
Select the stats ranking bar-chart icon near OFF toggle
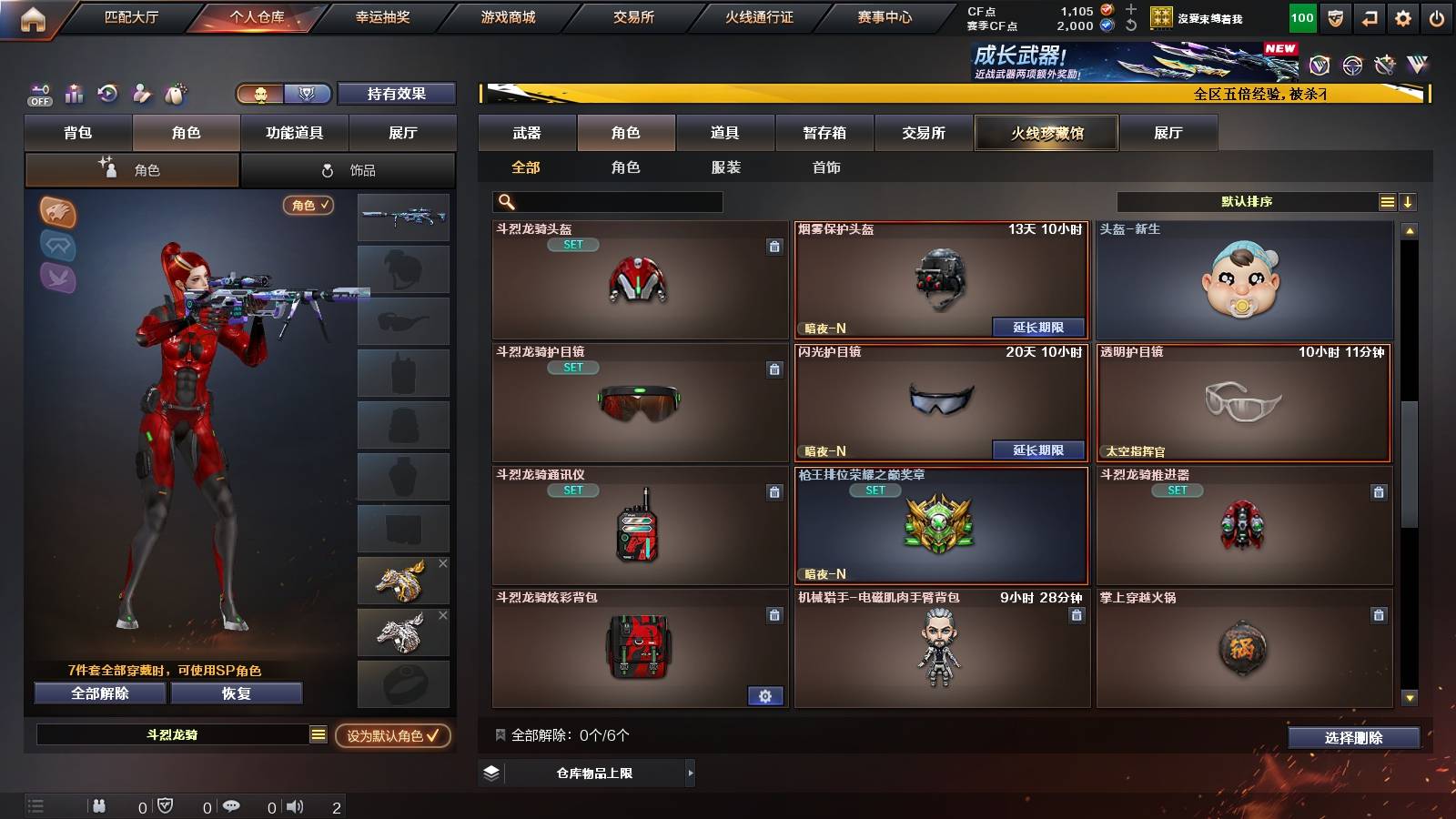[x=74, y=94]
